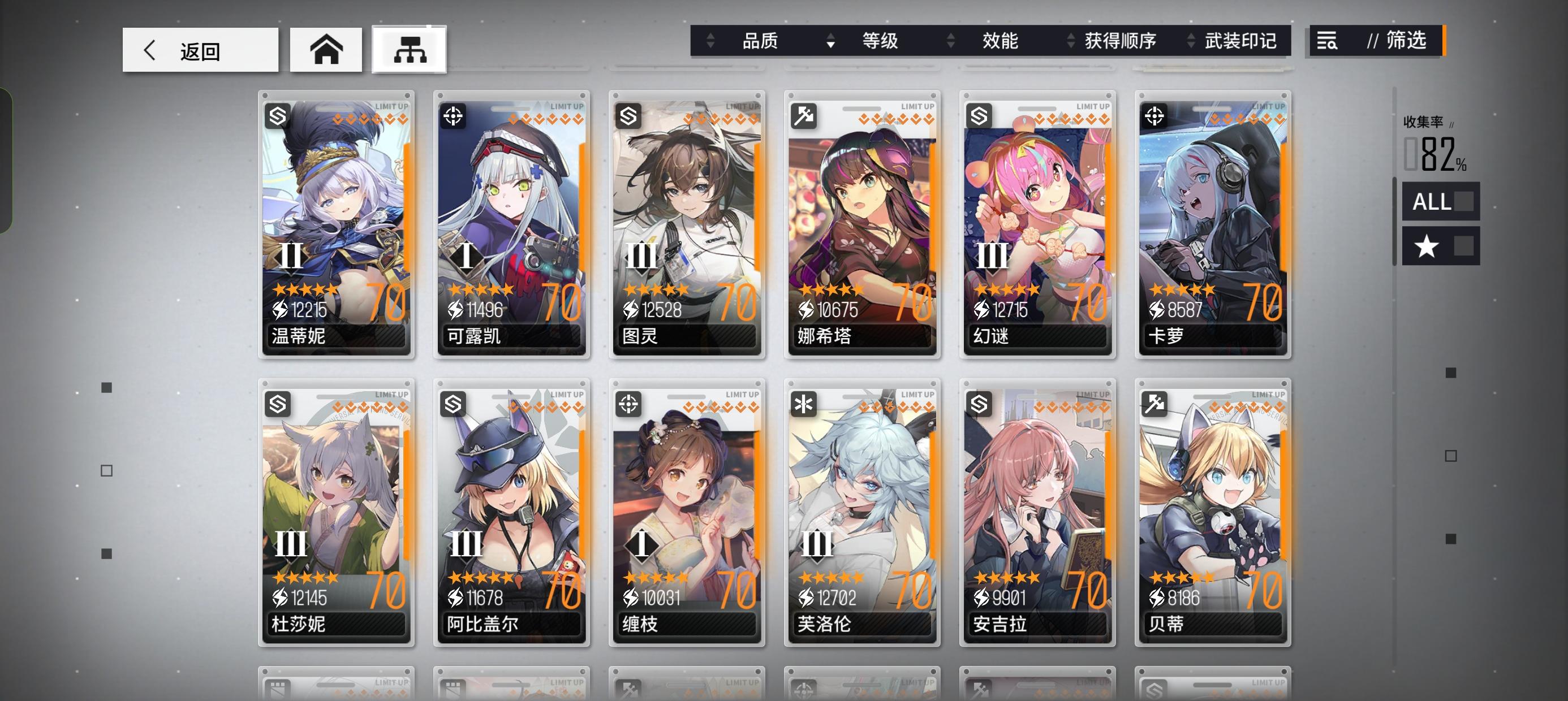The width and height of the screenshot is (1568, 701).
Task: Click the sort arrows beside 获得顺序
Action: pyautogui.click(x=1071, y=41)
